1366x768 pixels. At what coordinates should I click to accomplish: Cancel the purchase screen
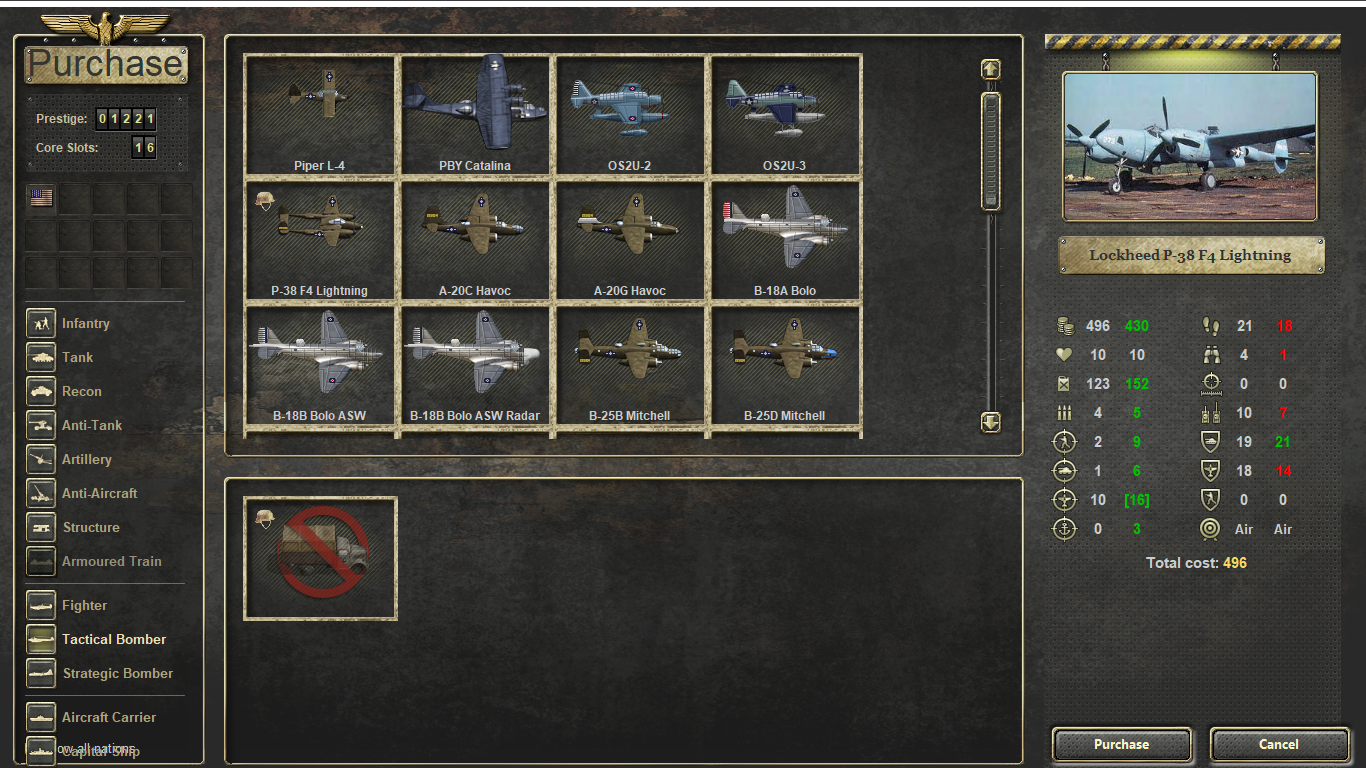point(1278,744)
